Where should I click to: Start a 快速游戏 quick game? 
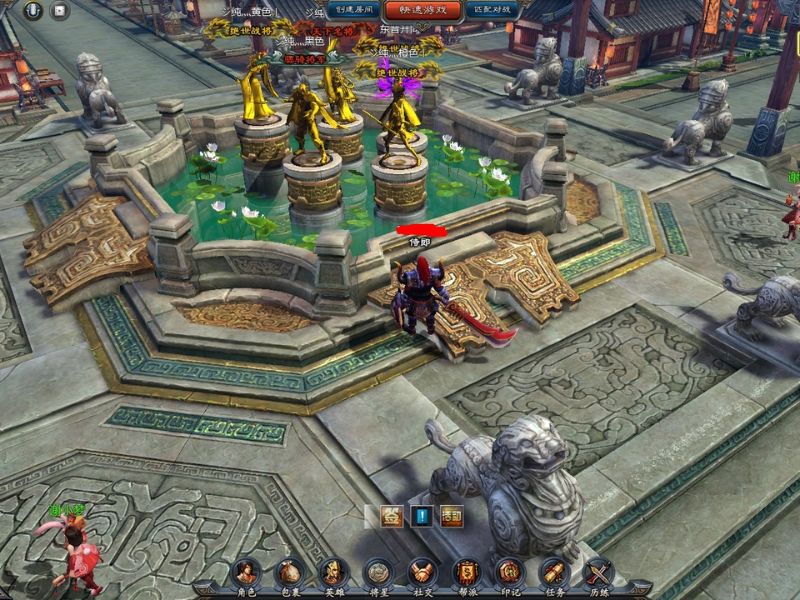pyautogui.click(x=423, y=10)
